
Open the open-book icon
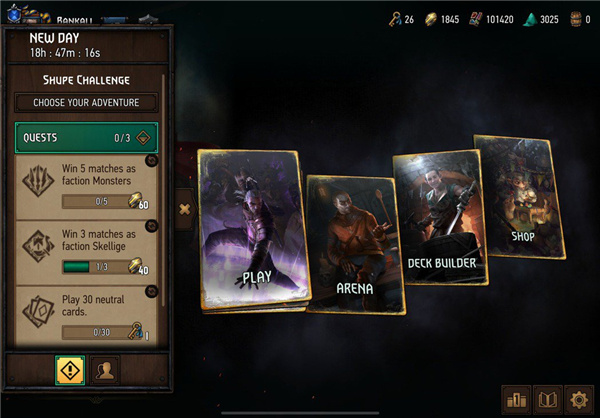click(x=547, y=399)
